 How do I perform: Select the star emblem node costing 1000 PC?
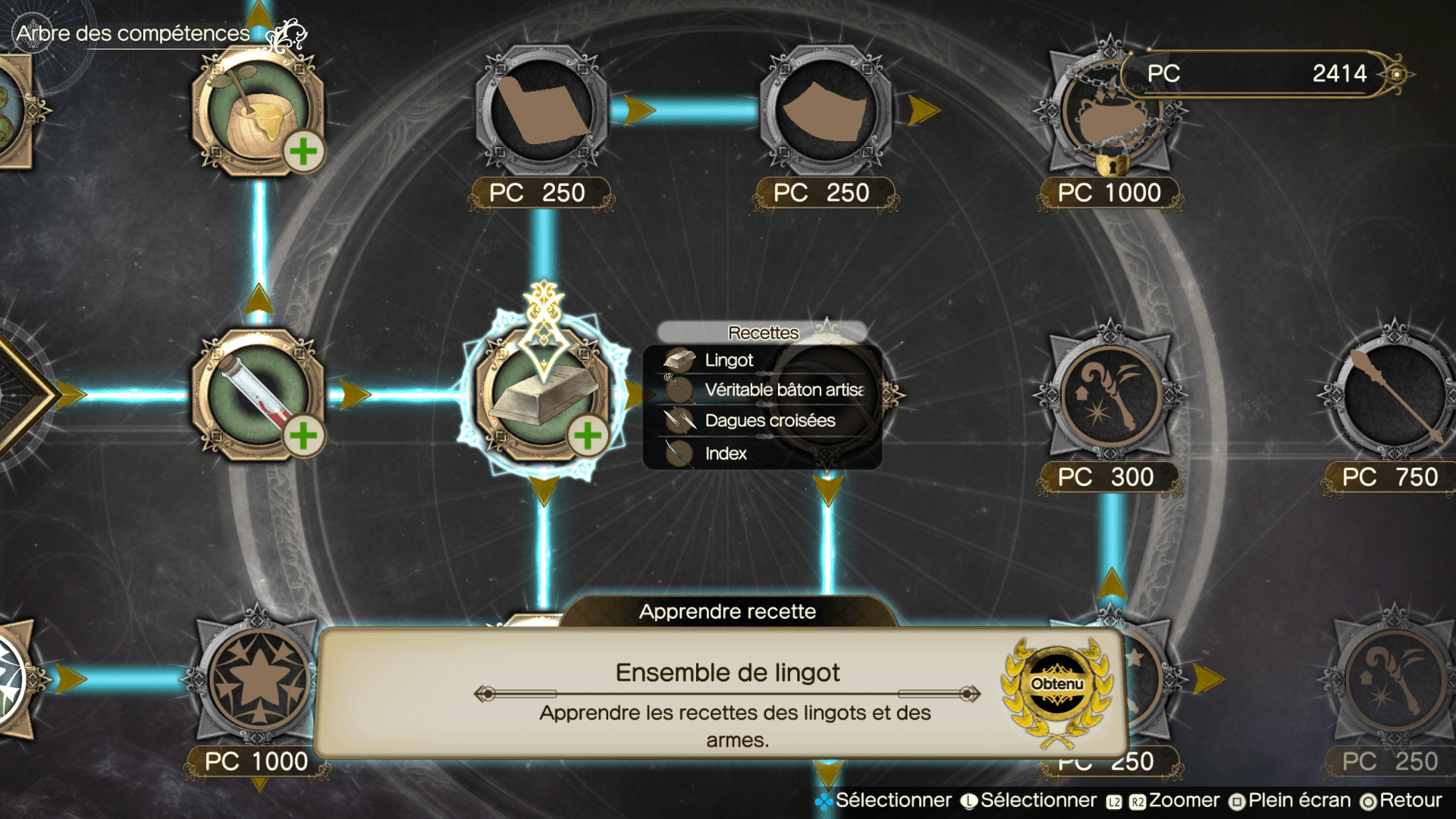coord(258,679)
